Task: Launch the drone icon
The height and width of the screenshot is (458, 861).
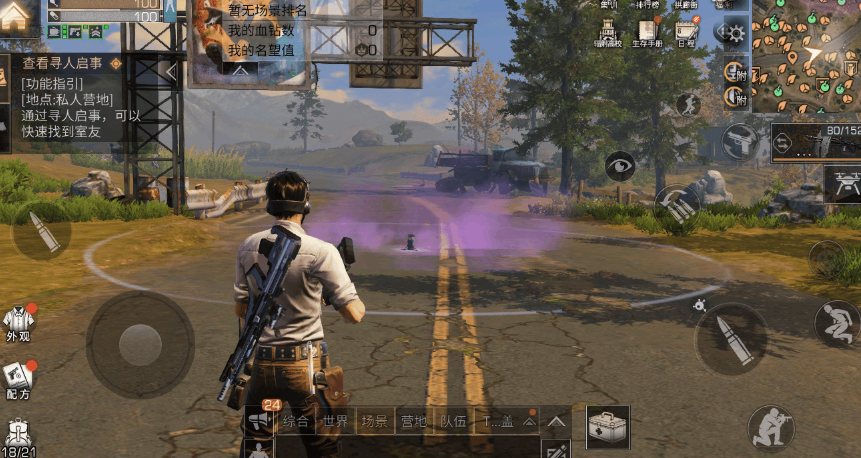Action: (x=842, y=183)
